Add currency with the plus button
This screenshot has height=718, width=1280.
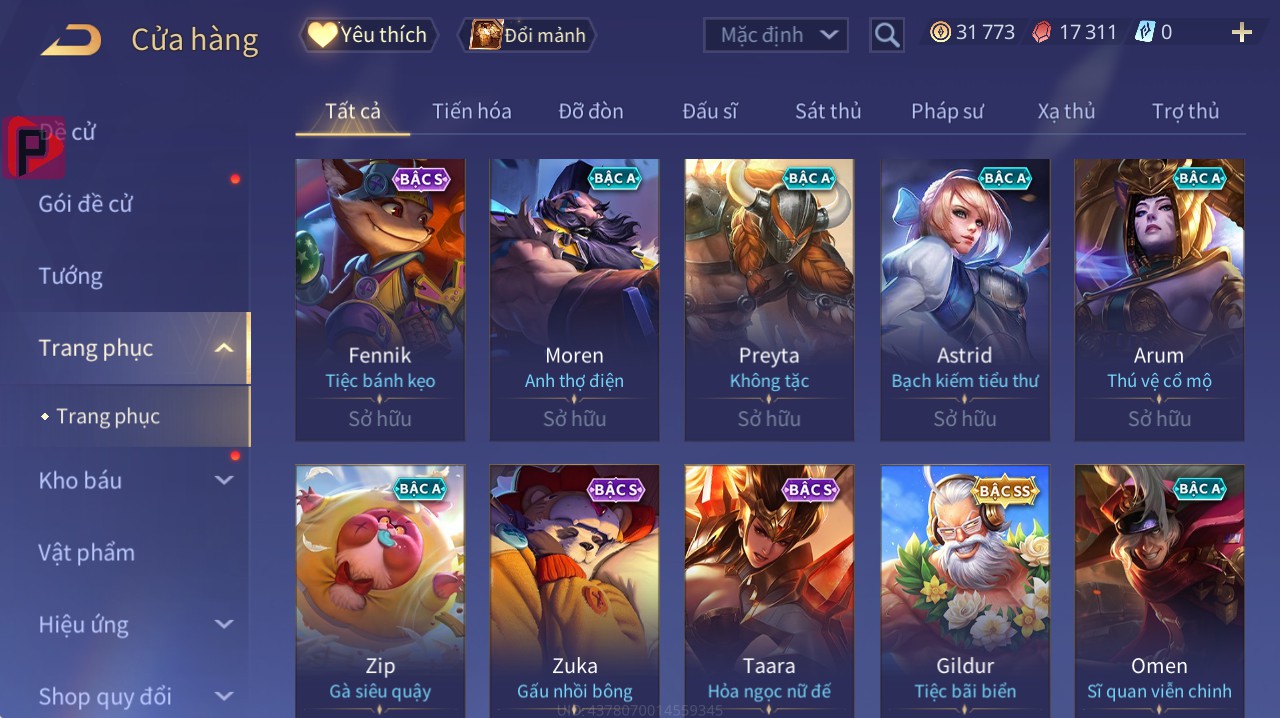coord(1241,33)
